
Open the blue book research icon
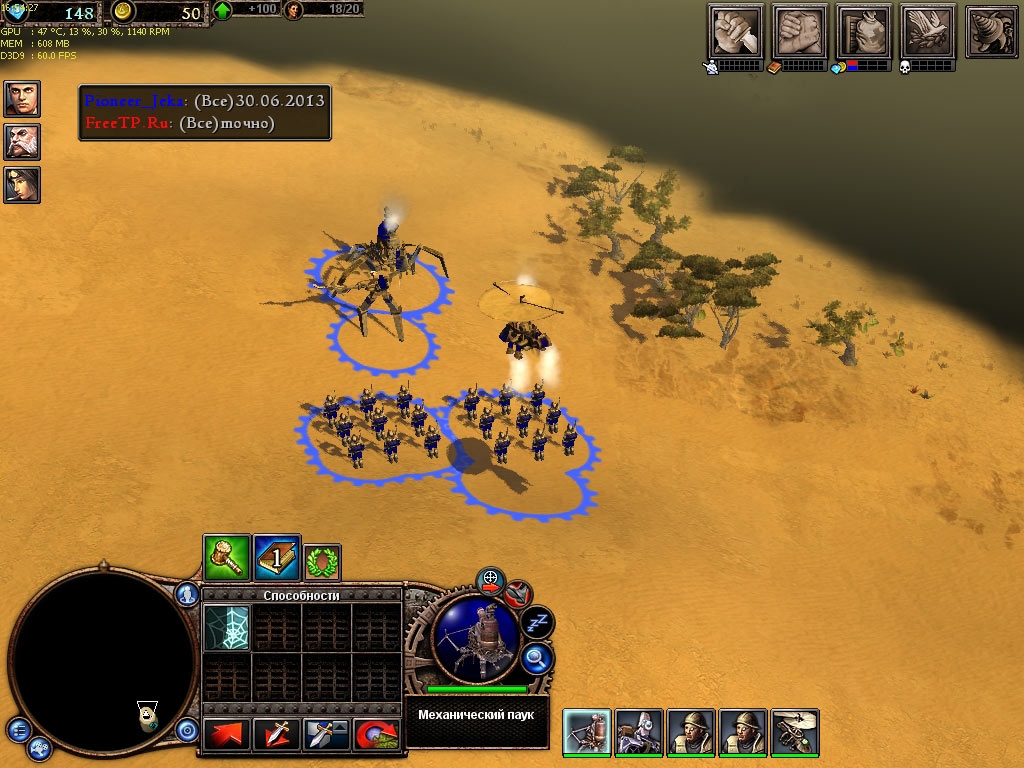pyautogui.click(x=277, y=558)
